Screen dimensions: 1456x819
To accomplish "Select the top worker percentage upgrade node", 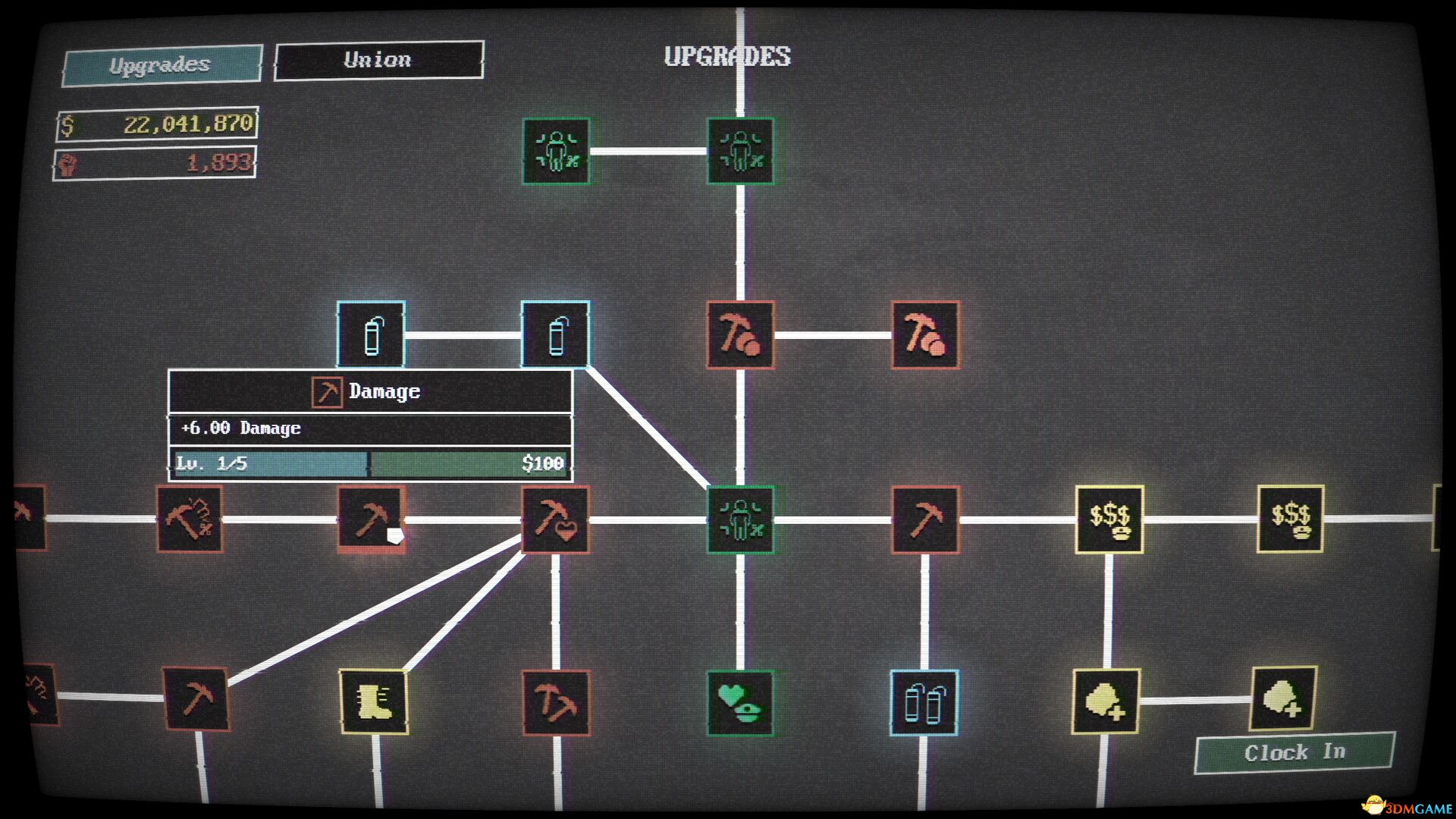I will (x=557, y=152).
